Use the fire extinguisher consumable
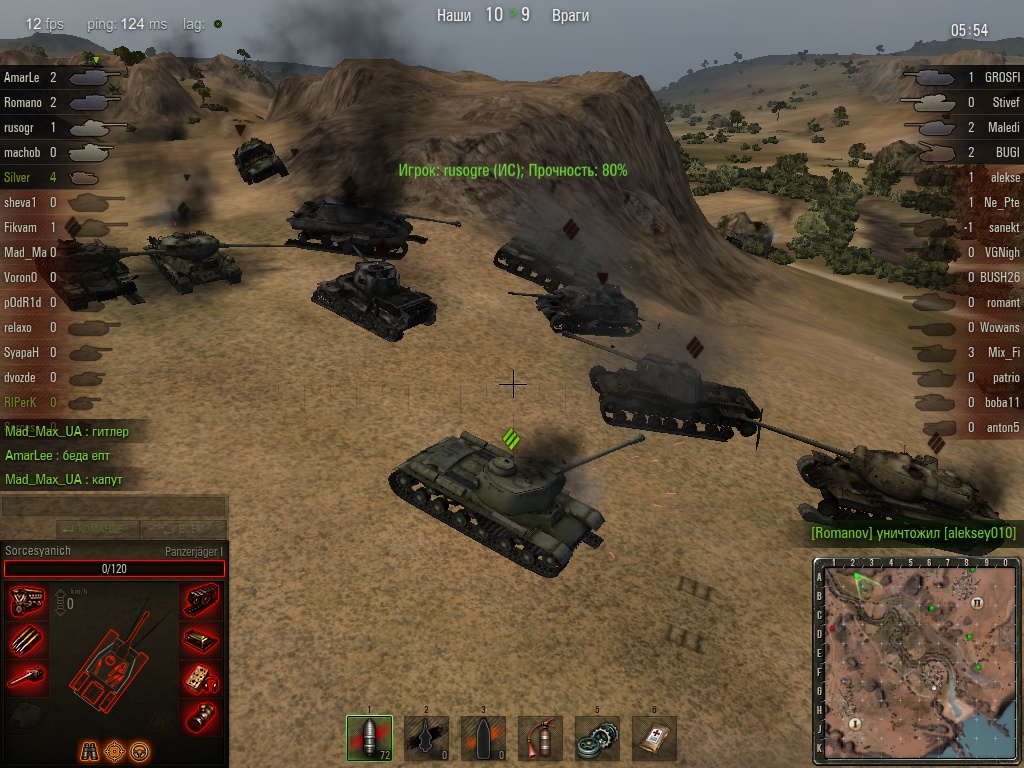The height and width of the screenshot is (768, 1024). click(541, 738)
